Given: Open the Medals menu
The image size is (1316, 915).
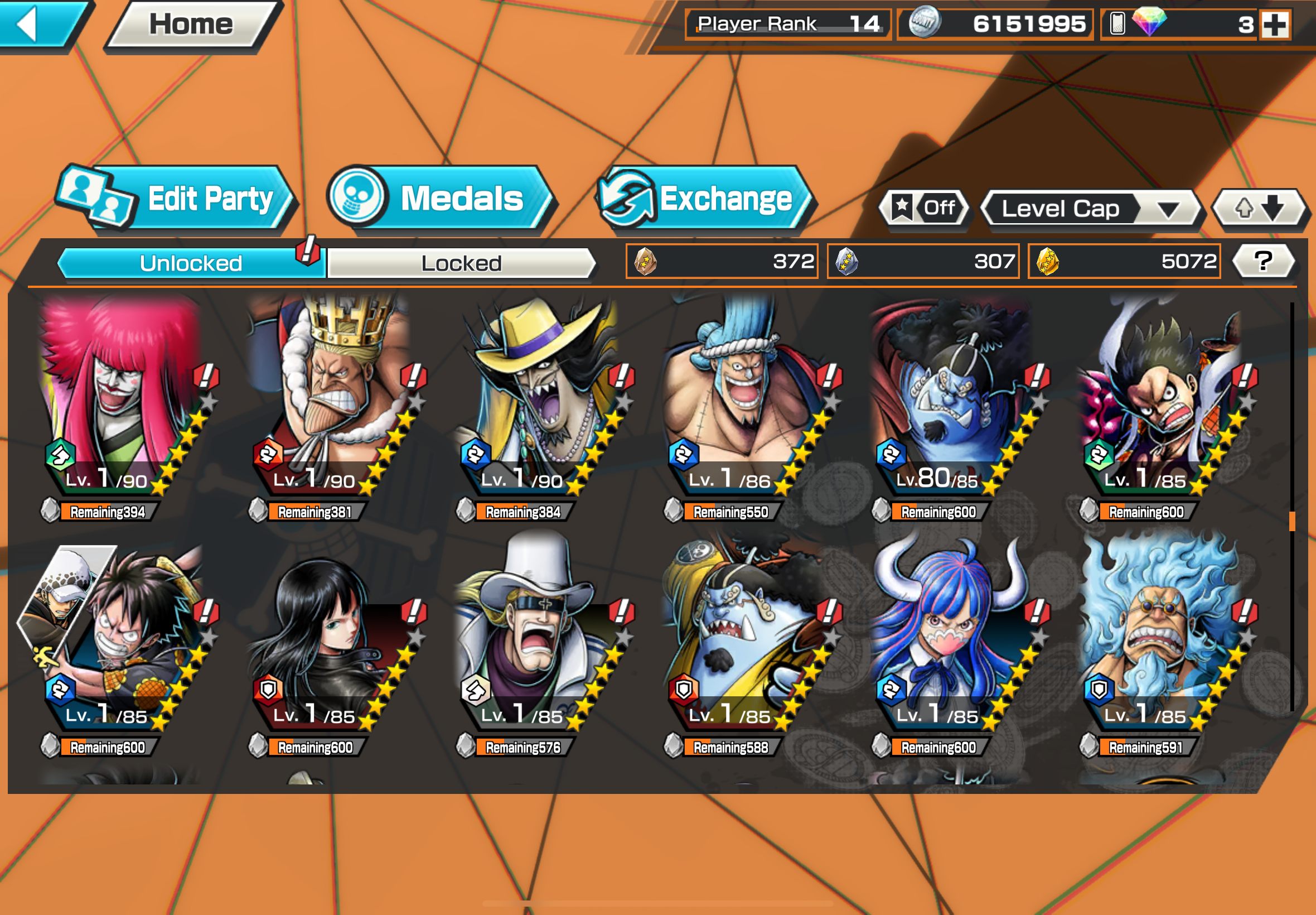Looking at the screenshot, I should tap(440, 199).
